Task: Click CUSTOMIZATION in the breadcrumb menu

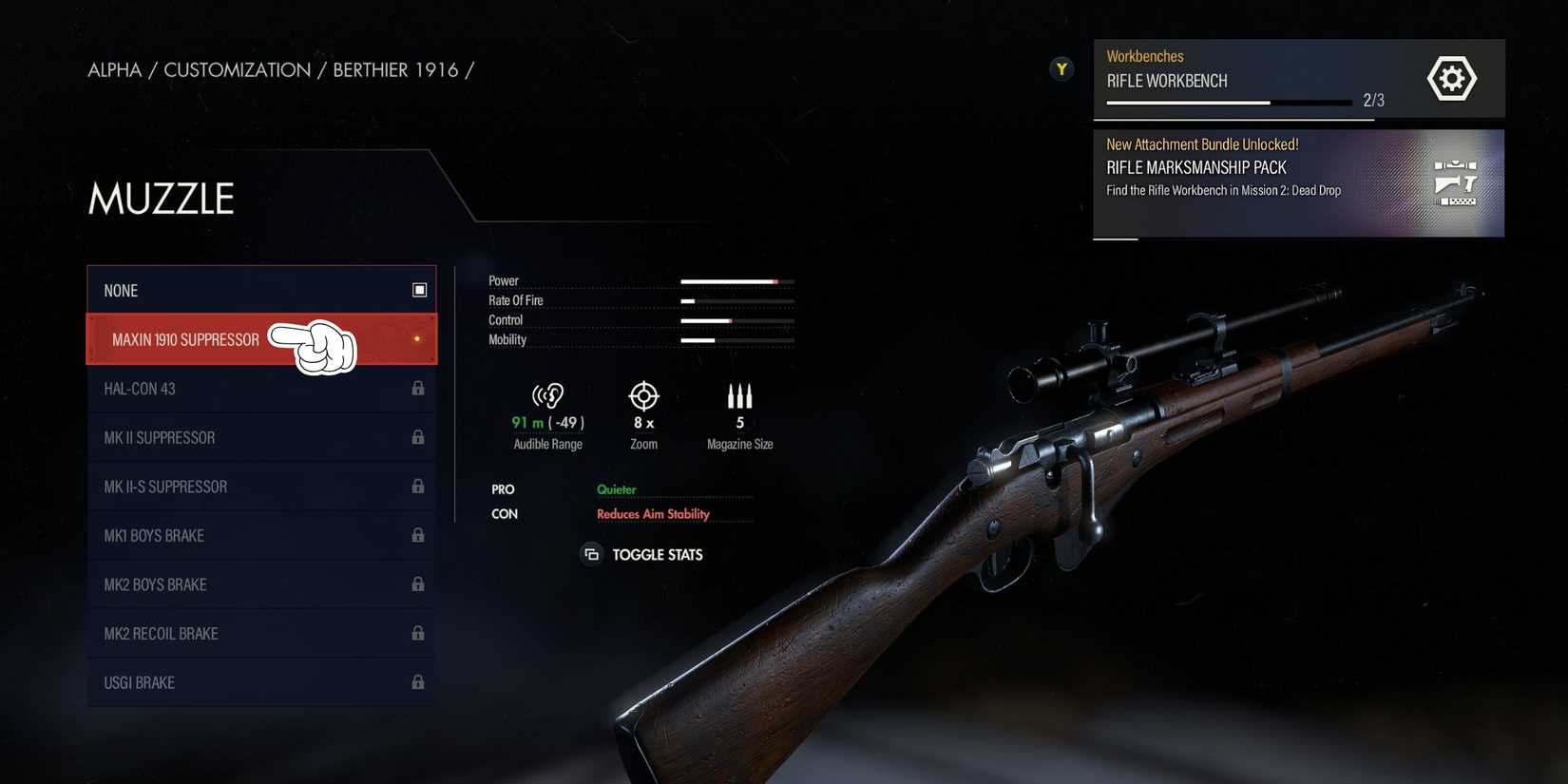Action: [237, 69]
